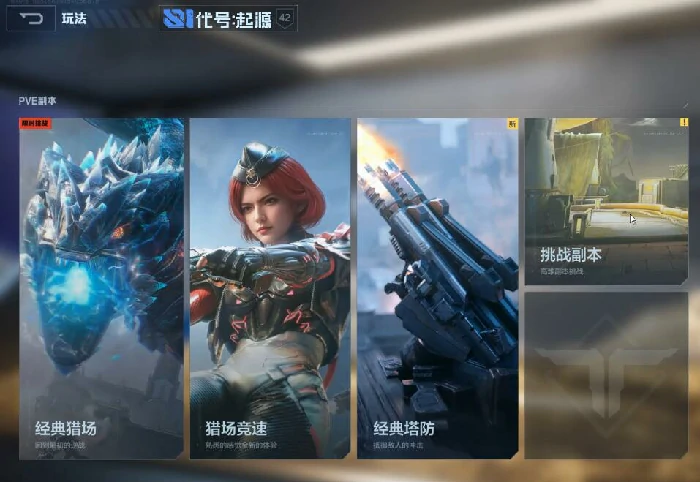This screenshot has width=700, height=482.
Task: Click the back arrow button
Action: coord(31,18)
